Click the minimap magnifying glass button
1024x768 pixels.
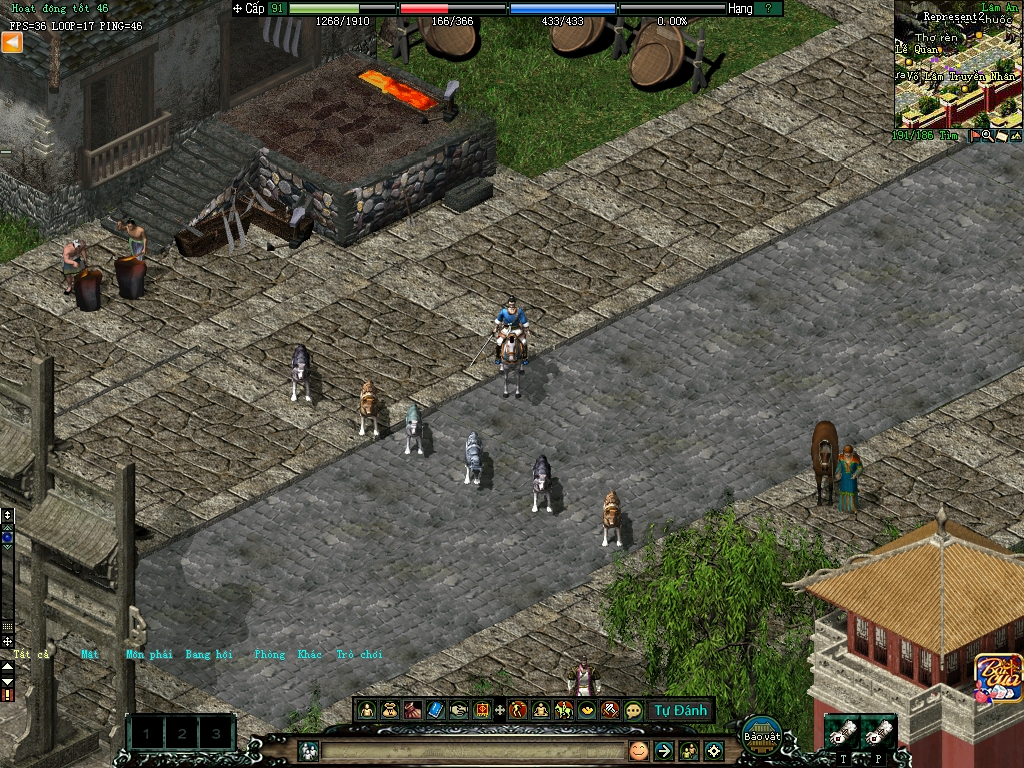click(987, 136)
